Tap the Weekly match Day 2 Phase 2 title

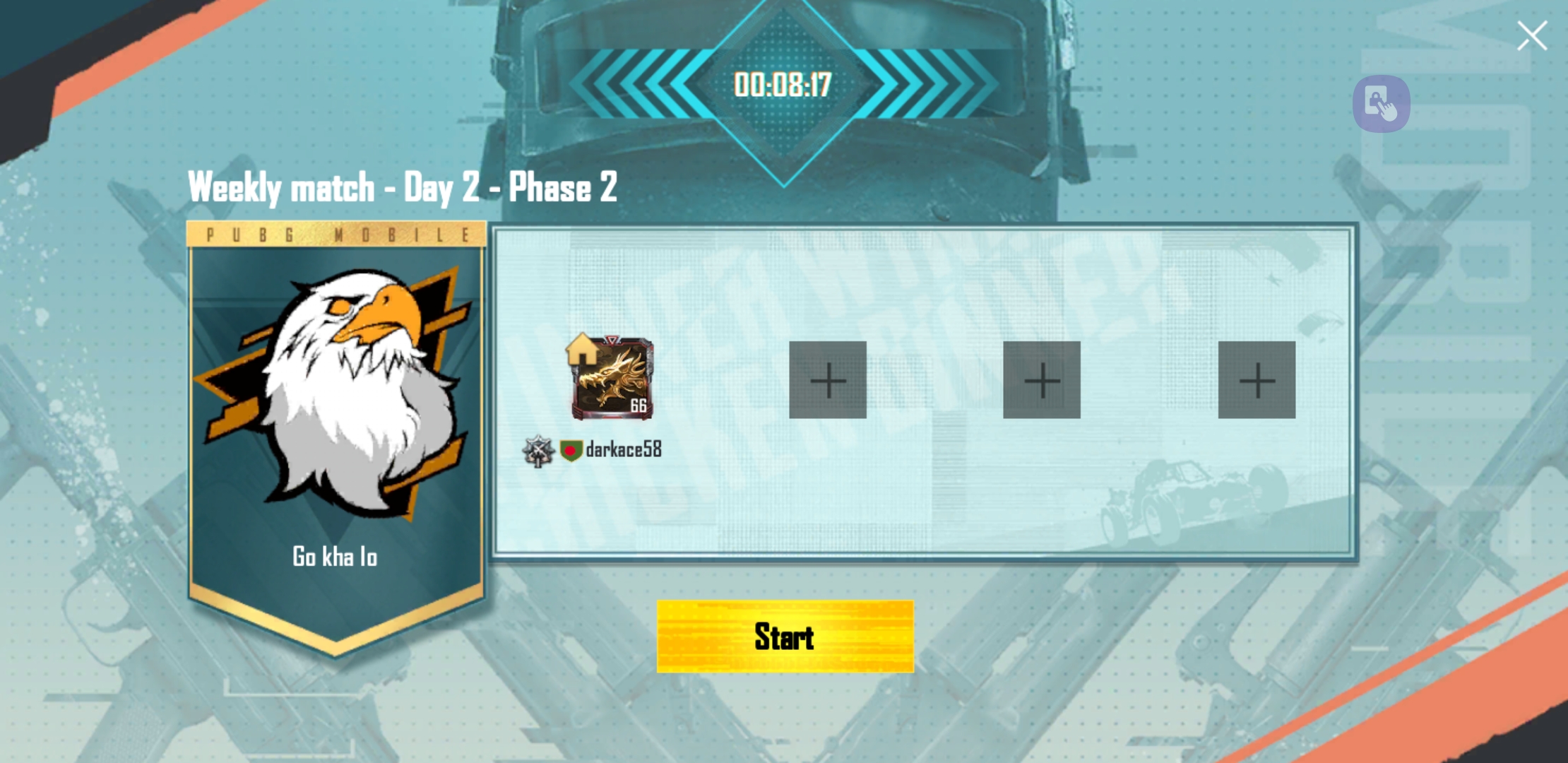(x=403, y=186)
